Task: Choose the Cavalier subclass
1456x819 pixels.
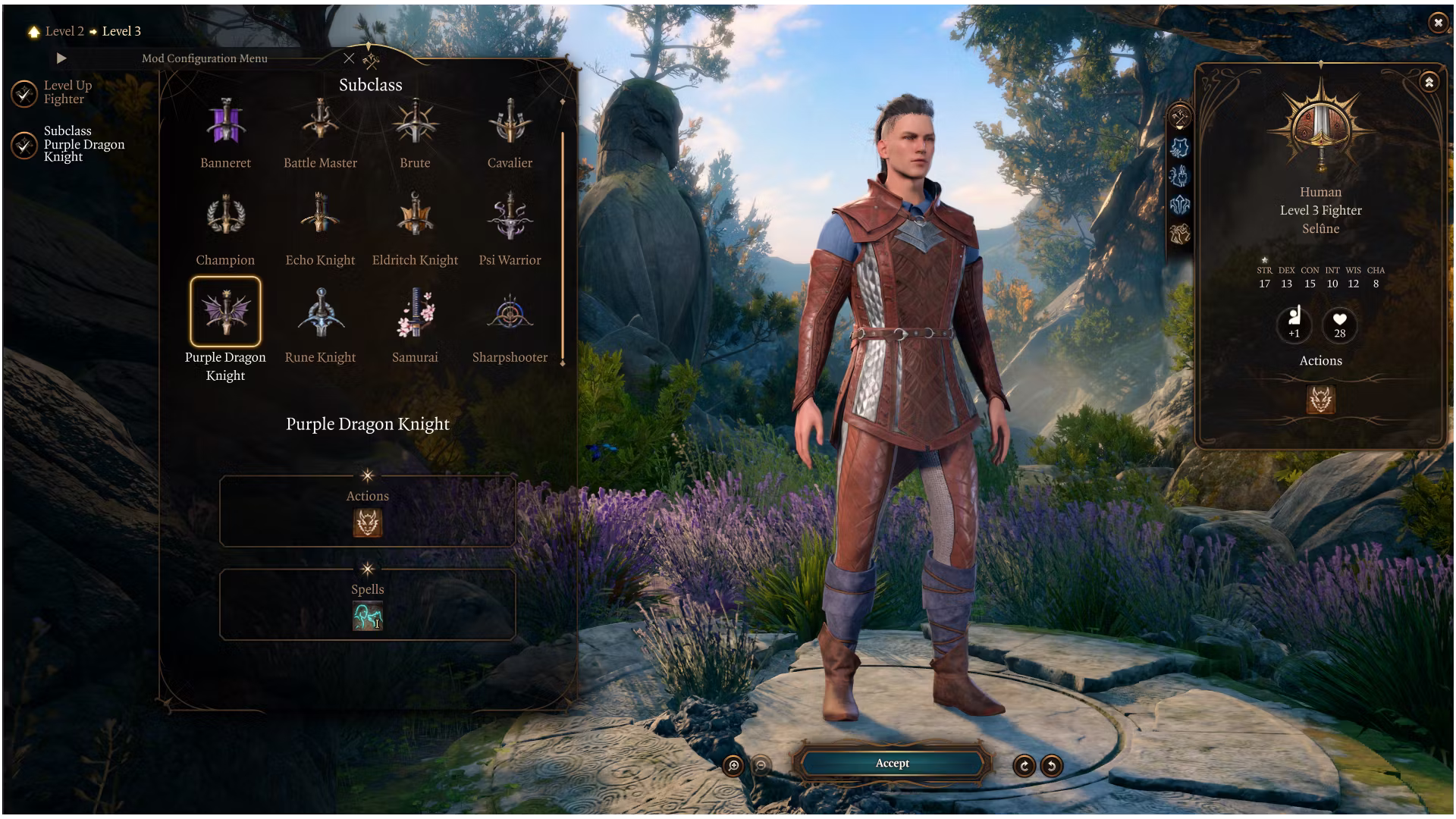Action: pos(510,124)
